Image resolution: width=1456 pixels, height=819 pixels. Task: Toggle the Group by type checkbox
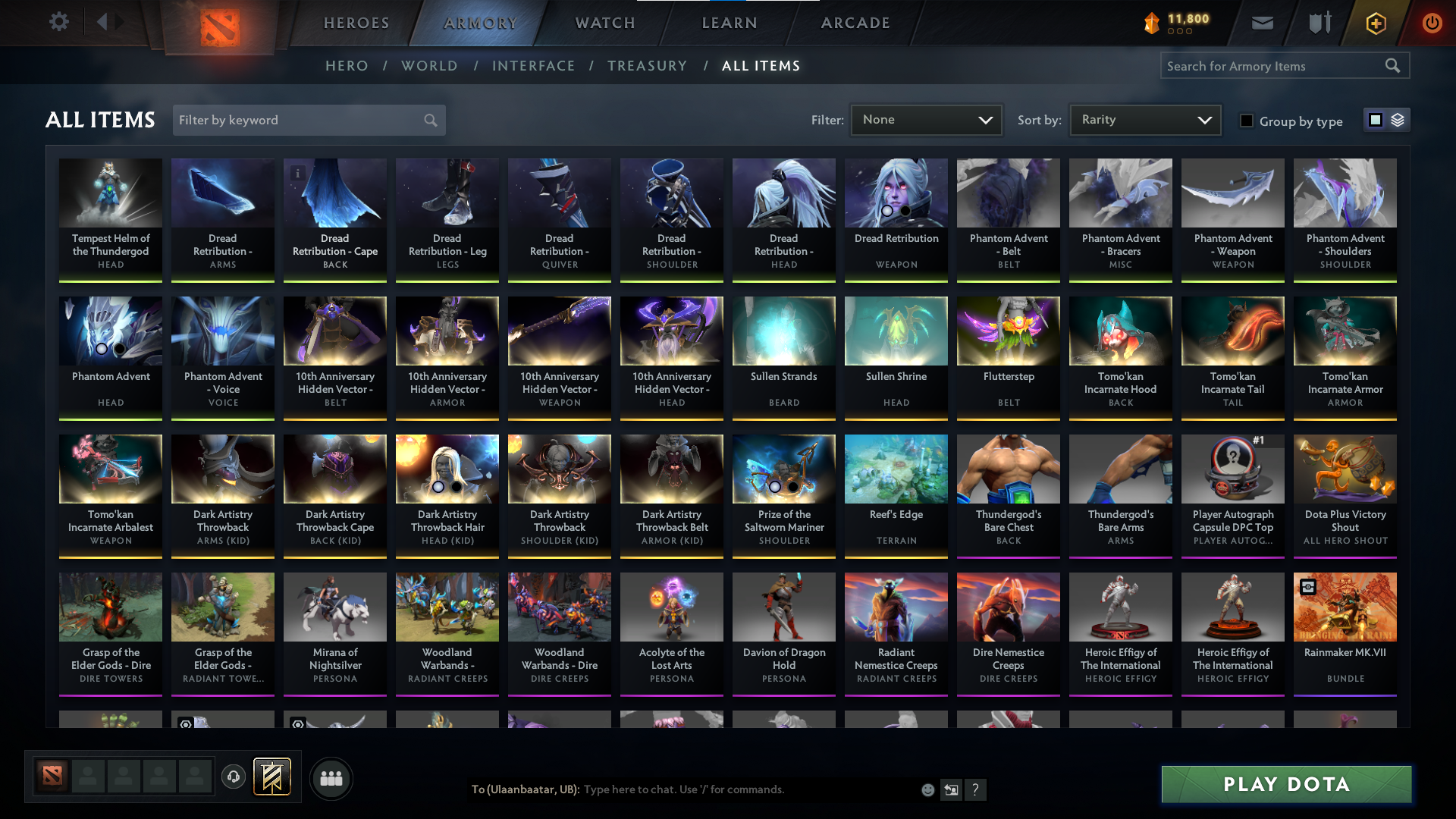1247,121
